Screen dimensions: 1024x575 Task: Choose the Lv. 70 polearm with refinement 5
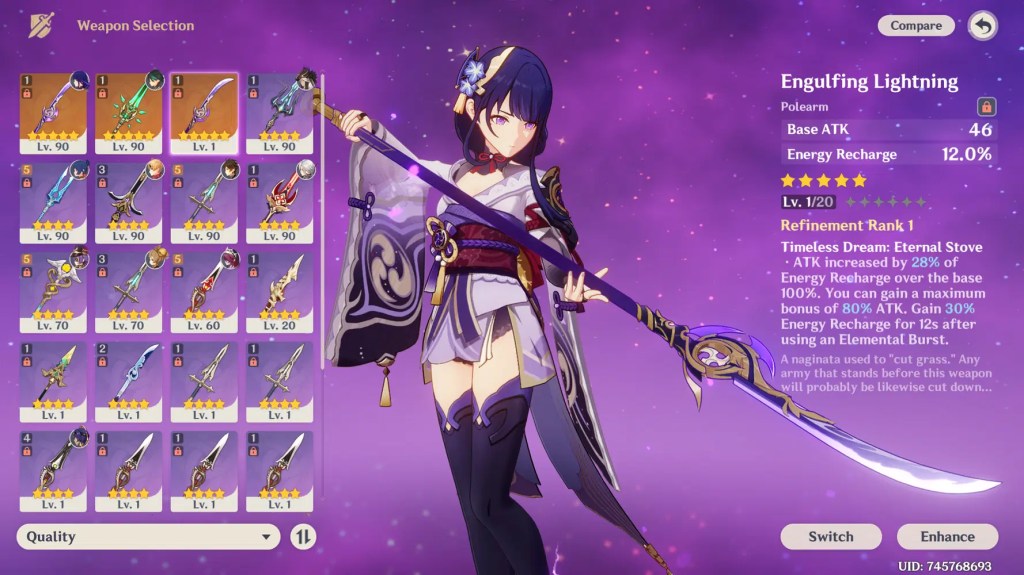tap(53, 289)
